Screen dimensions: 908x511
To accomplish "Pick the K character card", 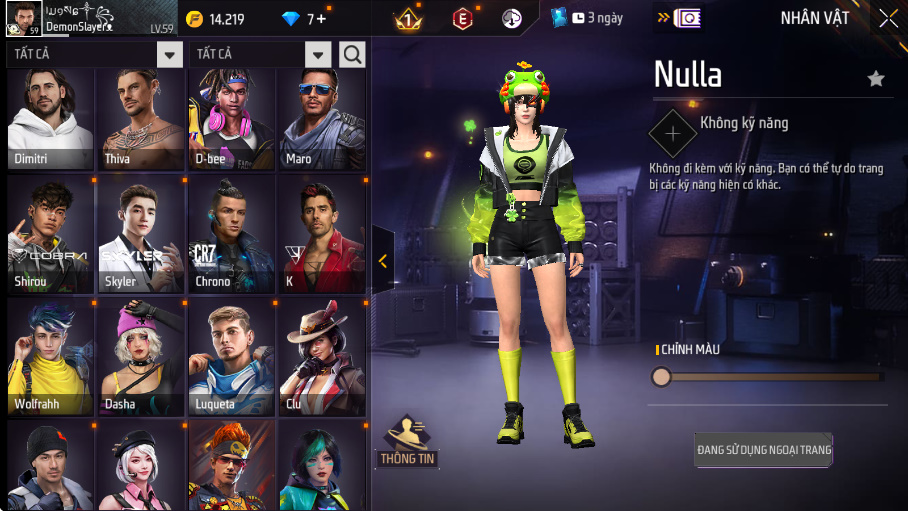I will tap(322, 235).
